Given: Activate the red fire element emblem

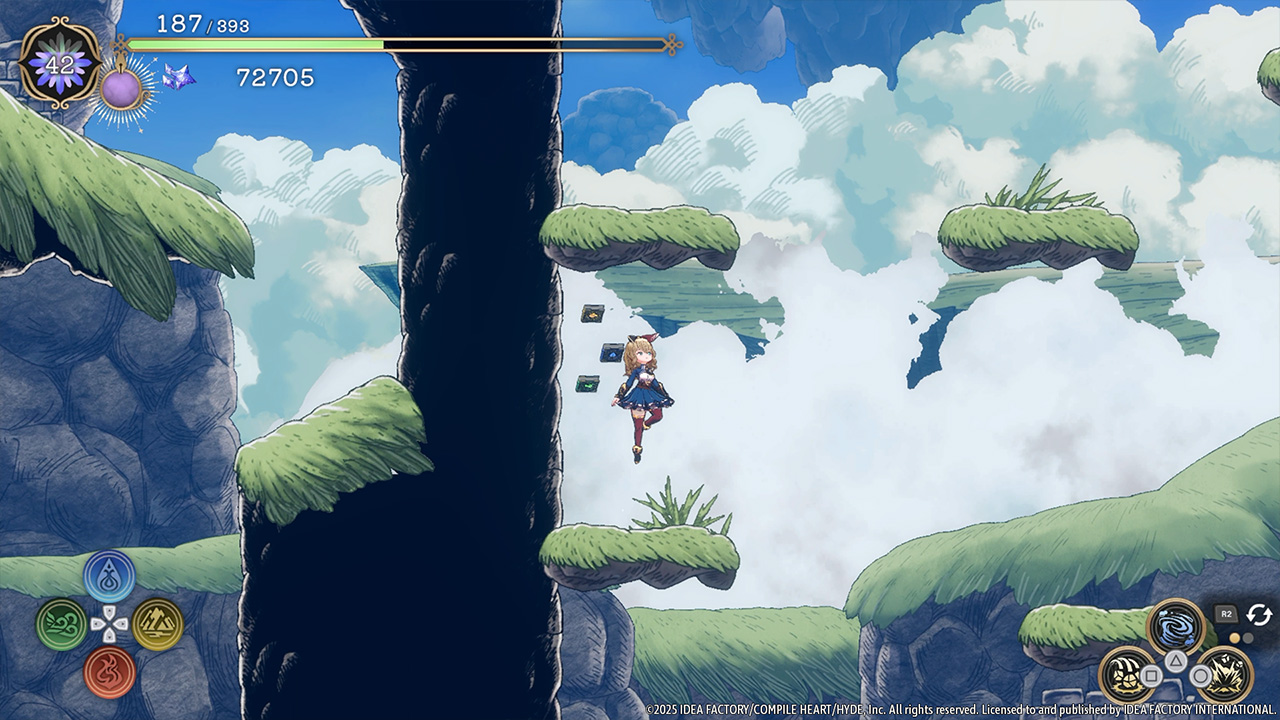Looking at the screenshot, I should click(109, 672).
